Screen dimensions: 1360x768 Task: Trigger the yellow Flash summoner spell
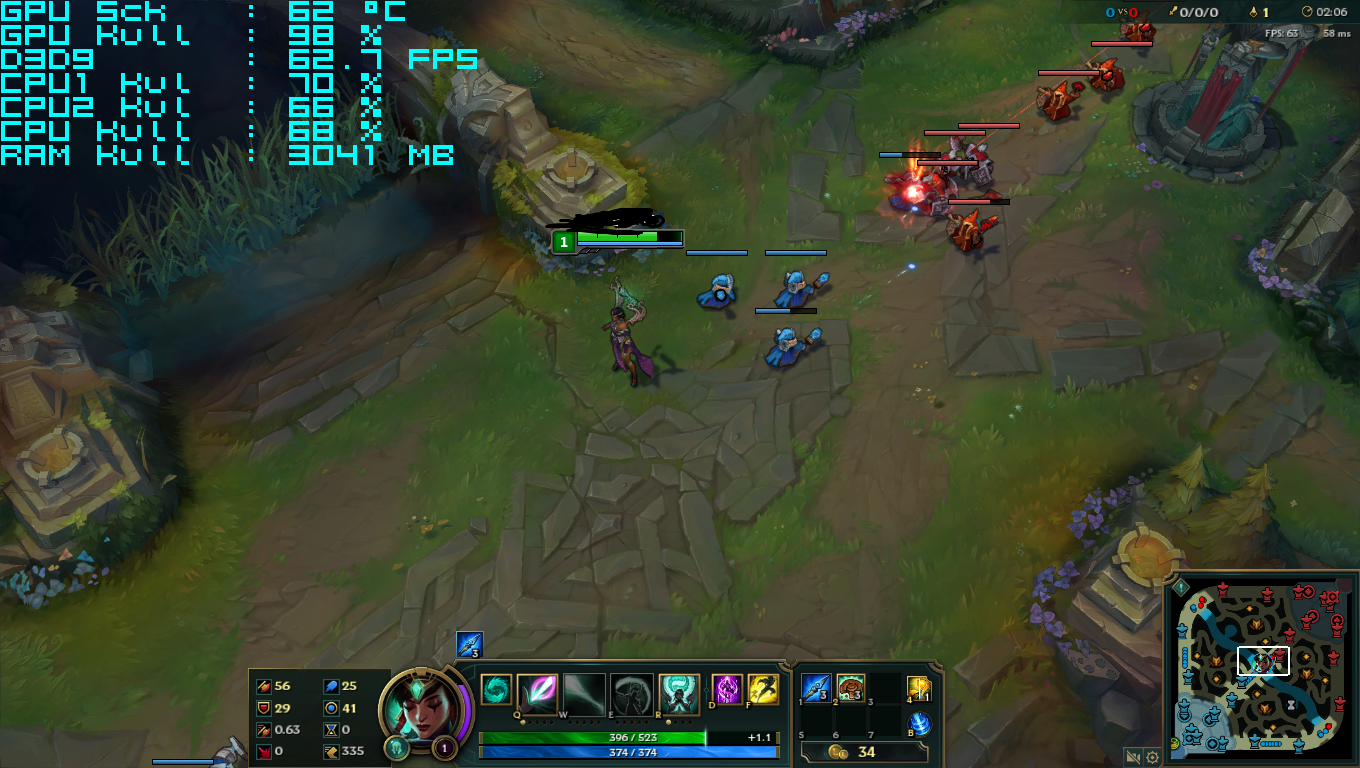click(x=763, y=689)
